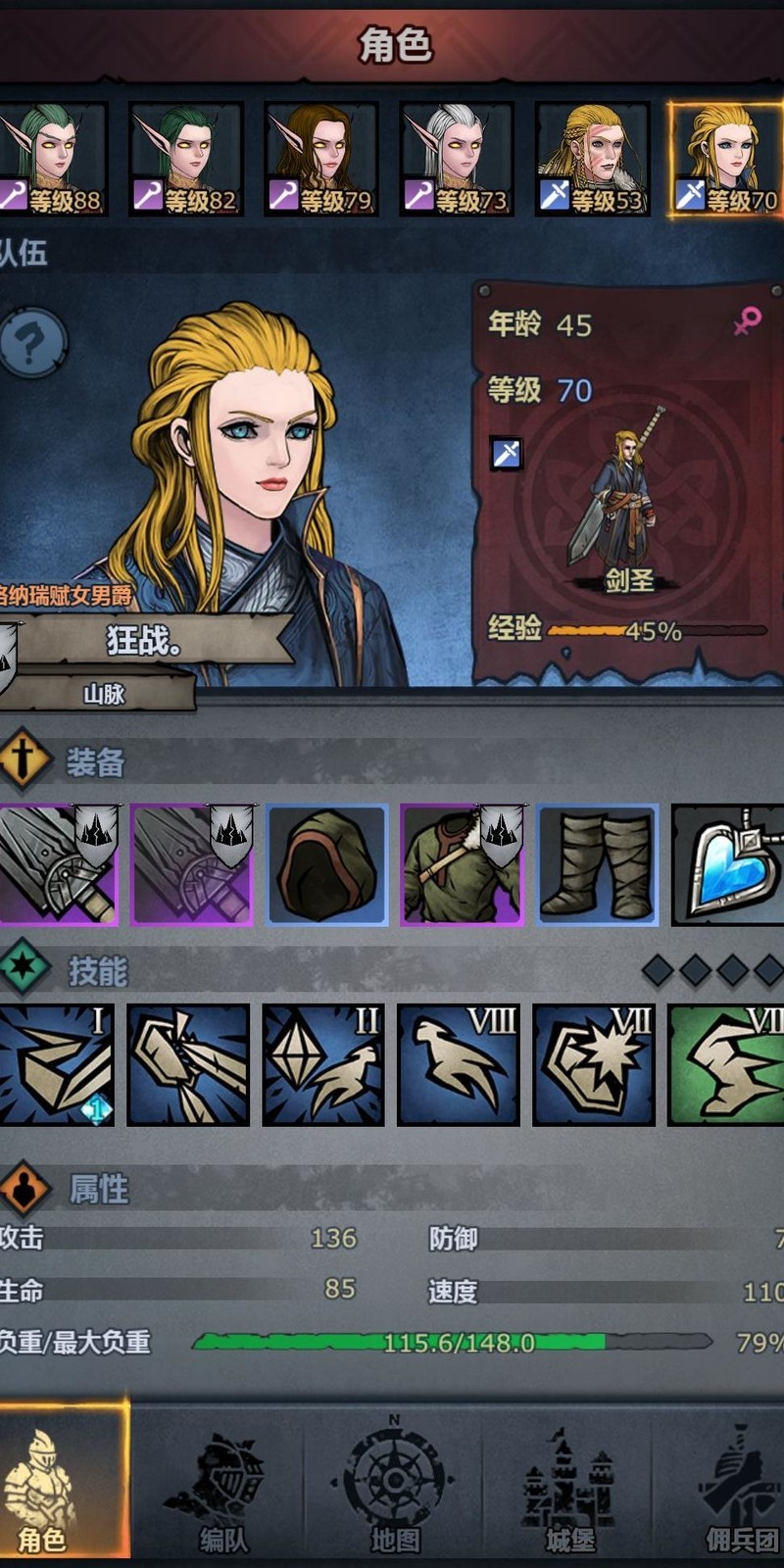
Task: Choose the level 82 elf portrait
Action: (186, 159)
